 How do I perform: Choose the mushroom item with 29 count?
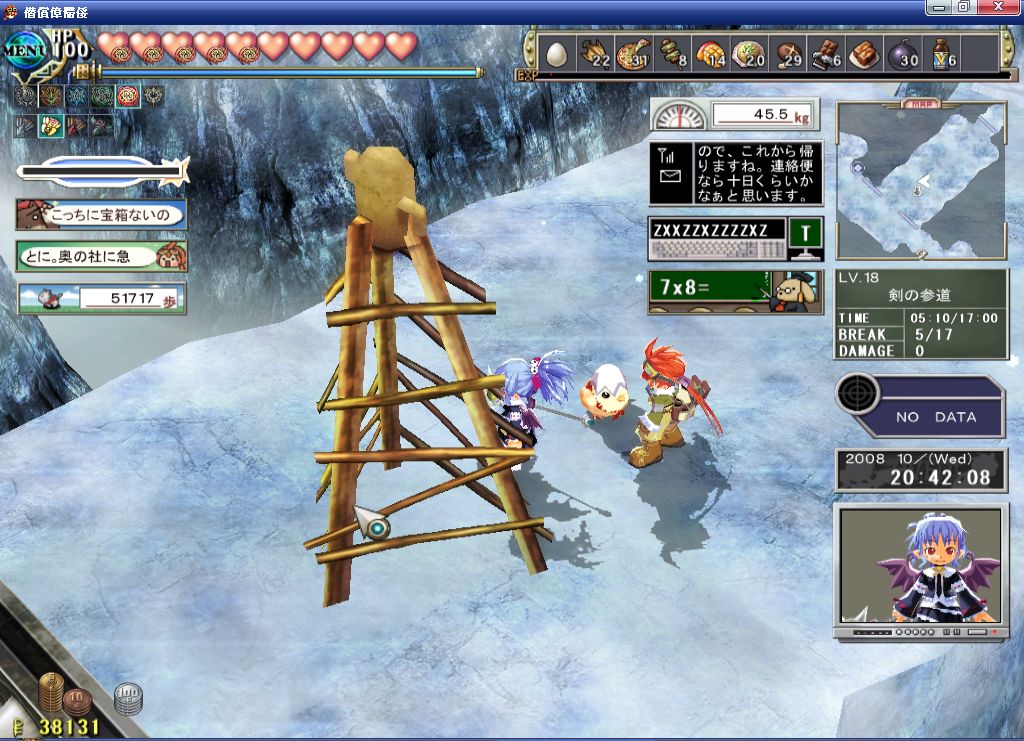pos(789,54)
